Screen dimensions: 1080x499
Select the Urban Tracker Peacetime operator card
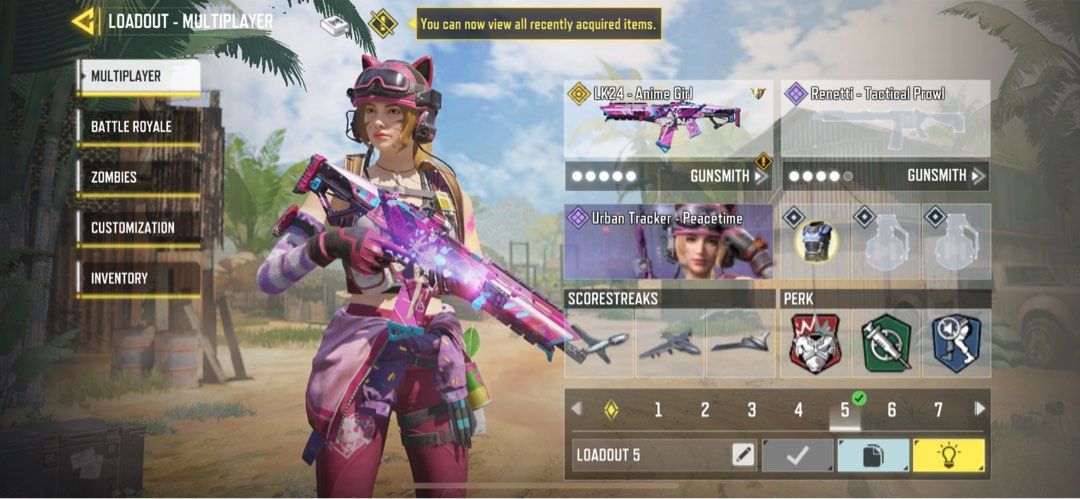point(668,242)
